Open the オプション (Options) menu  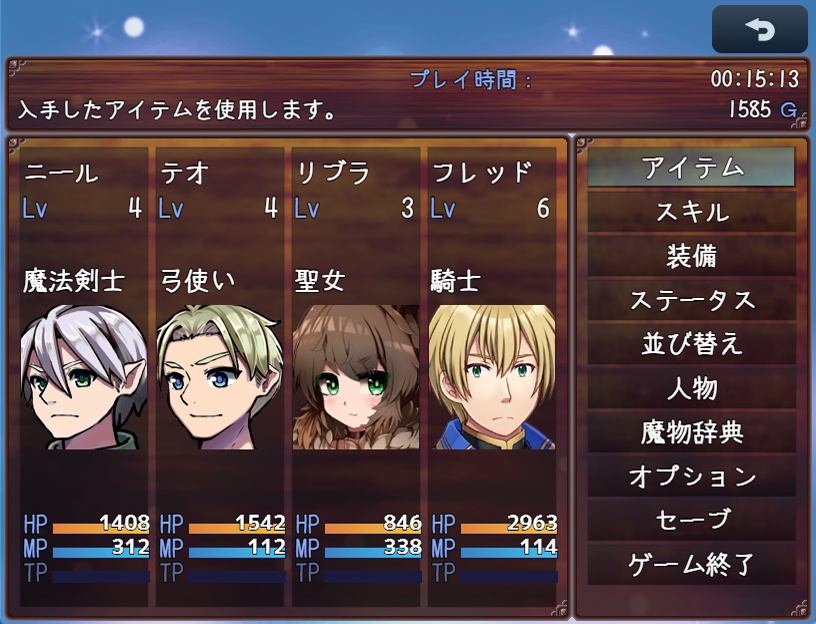click(691, 476)
